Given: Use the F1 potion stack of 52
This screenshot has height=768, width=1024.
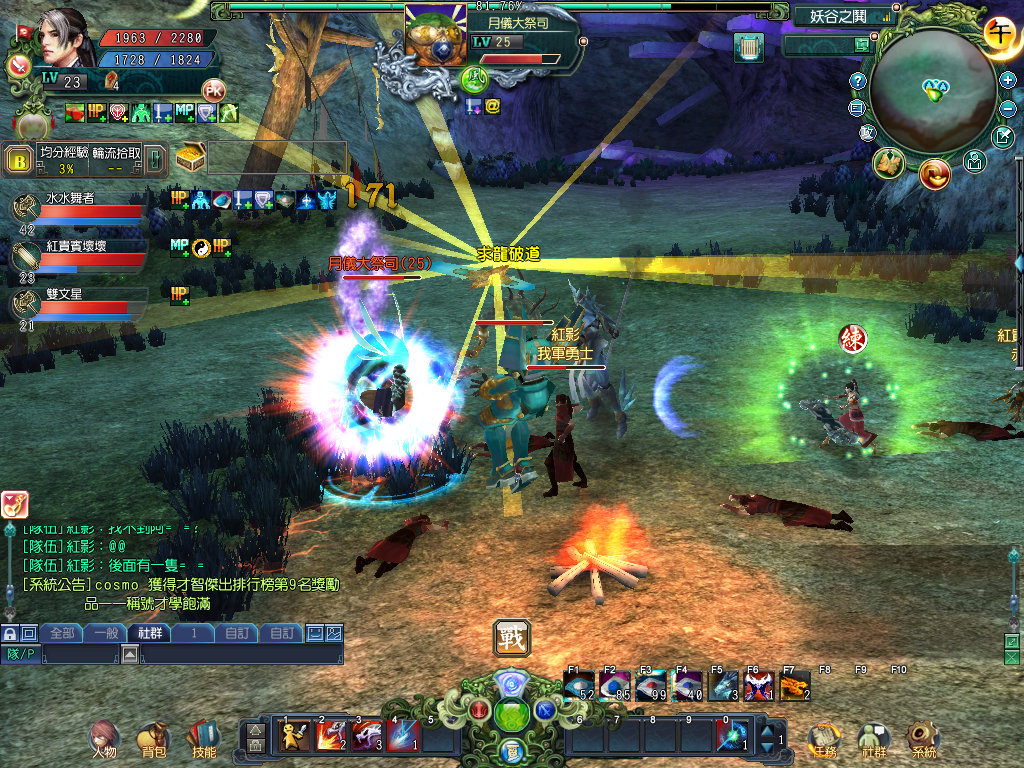Looking at the screenshot, I should (579, 685).
